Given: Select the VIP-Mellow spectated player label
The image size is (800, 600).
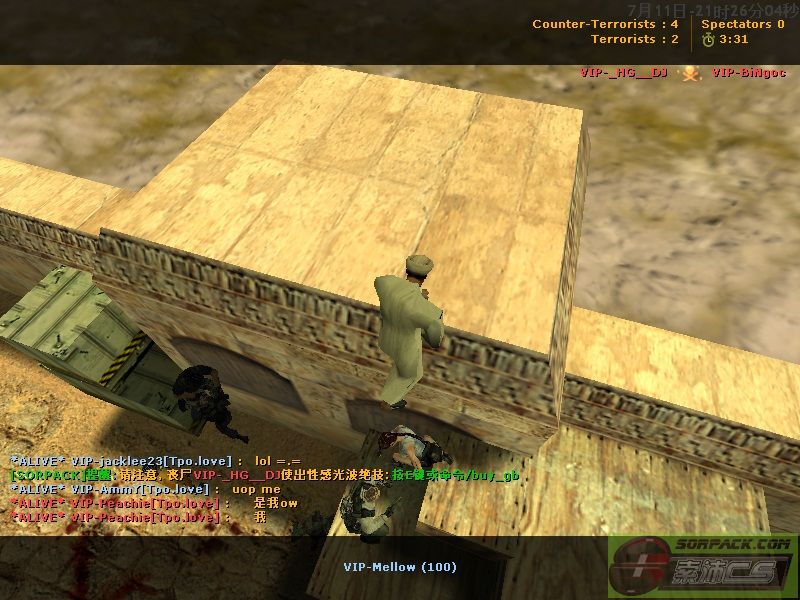Looking at the screenshot, I should click(400, 567).
